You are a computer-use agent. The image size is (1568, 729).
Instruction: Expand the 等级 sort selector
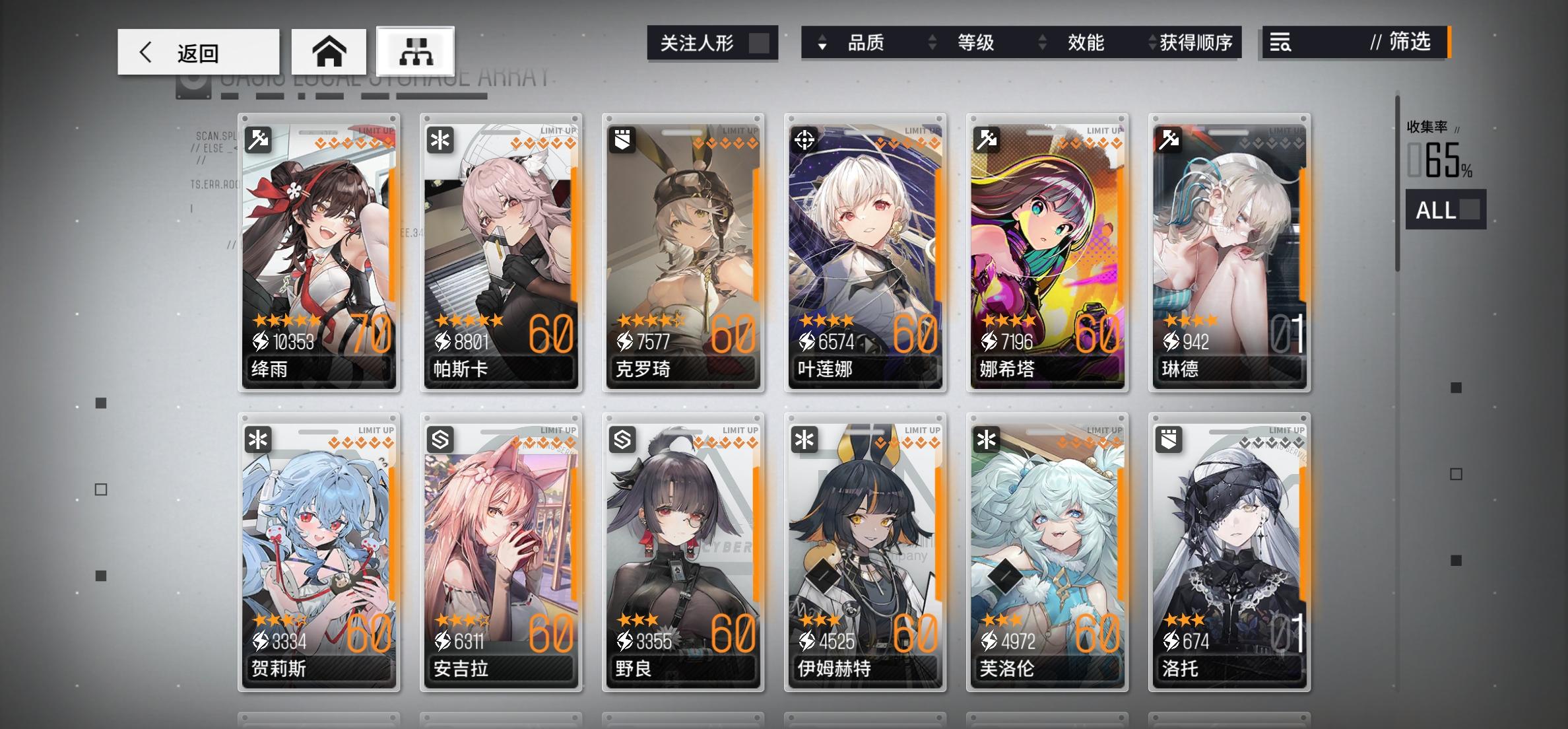(975, 42)
